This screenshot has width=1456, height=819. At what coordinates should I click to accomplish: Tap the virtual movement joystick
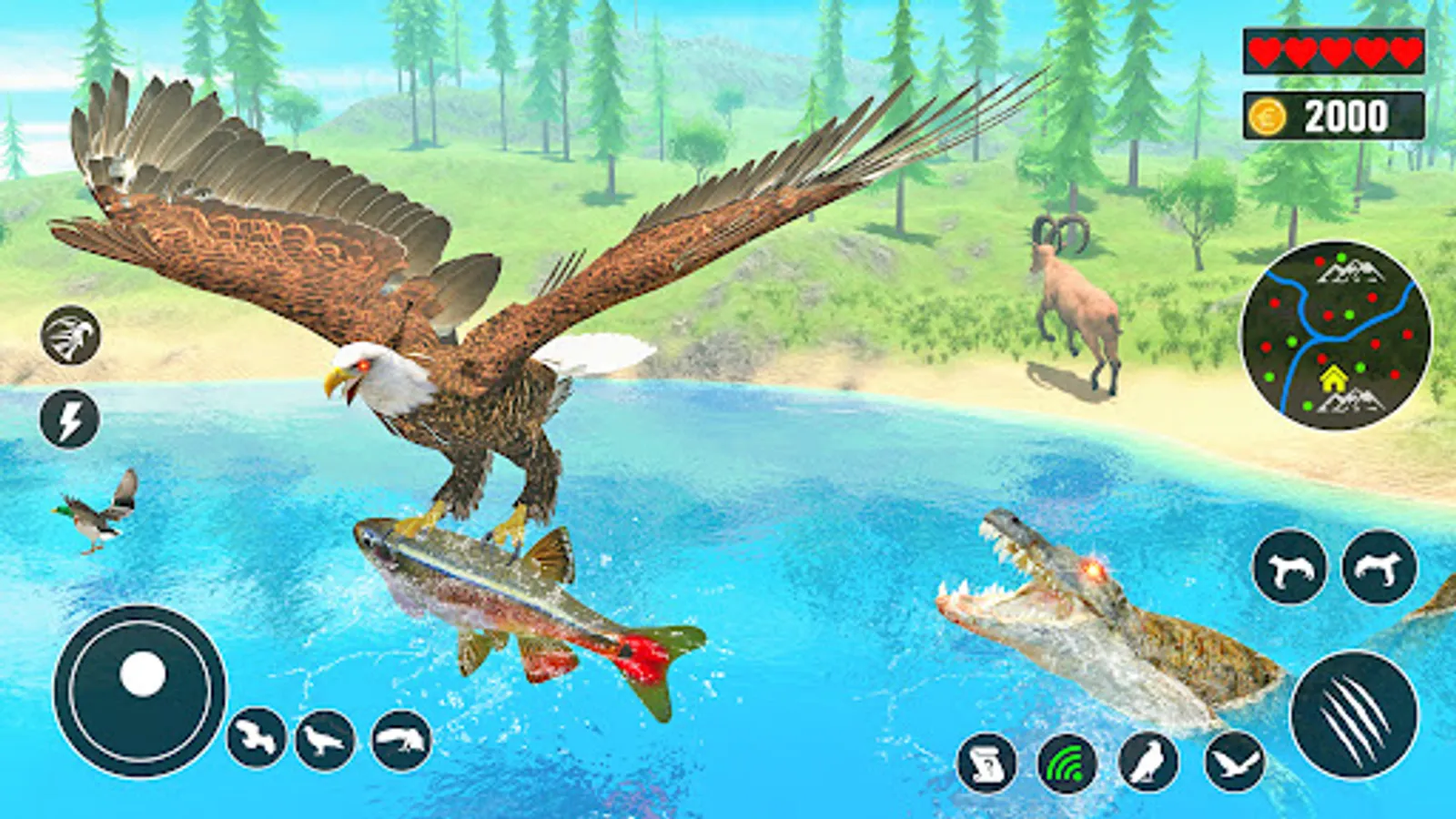point(140,690)
